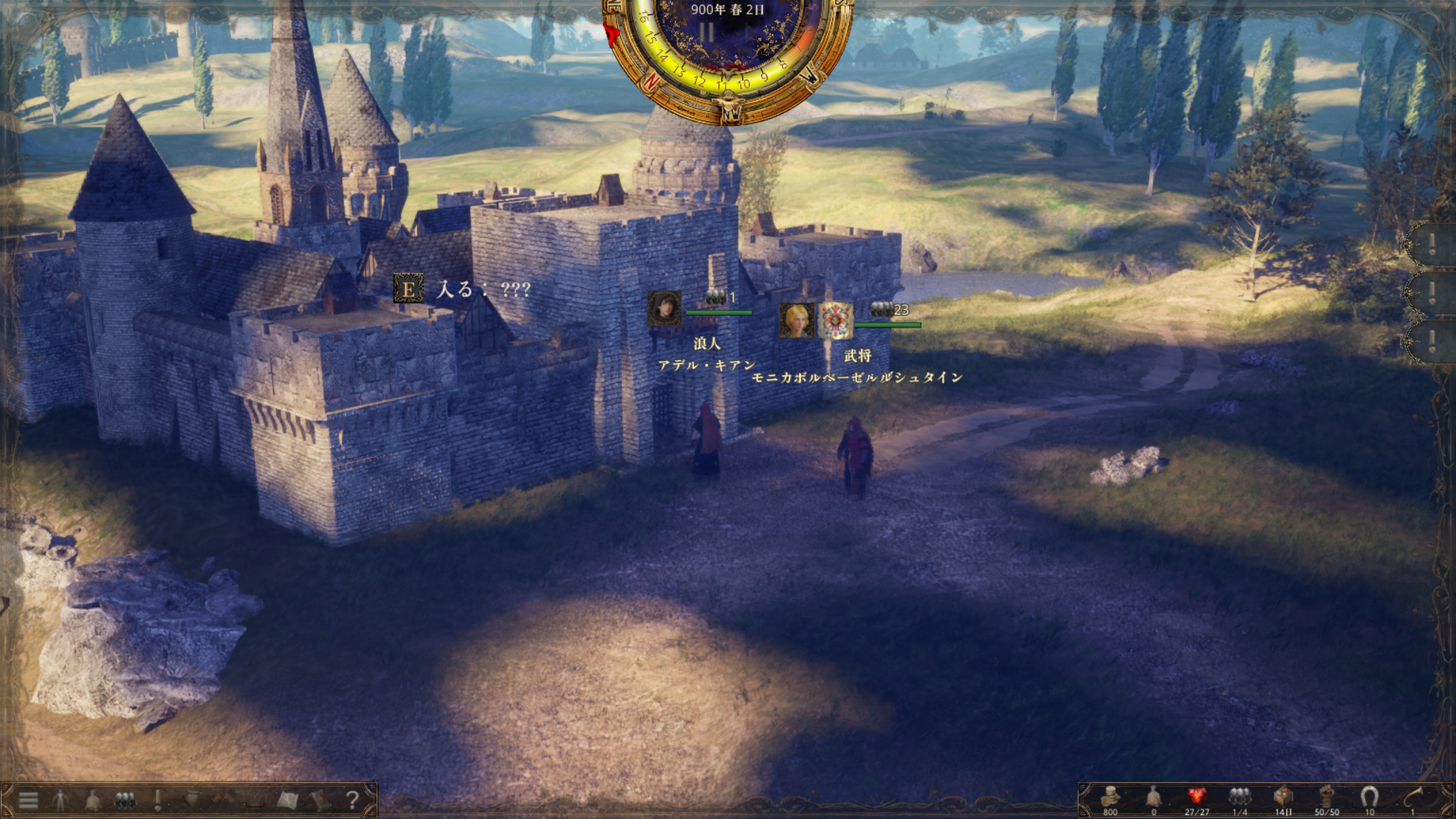Click the pause button on the clock
The image size is (1456, 819).
[x=706, y=33]
